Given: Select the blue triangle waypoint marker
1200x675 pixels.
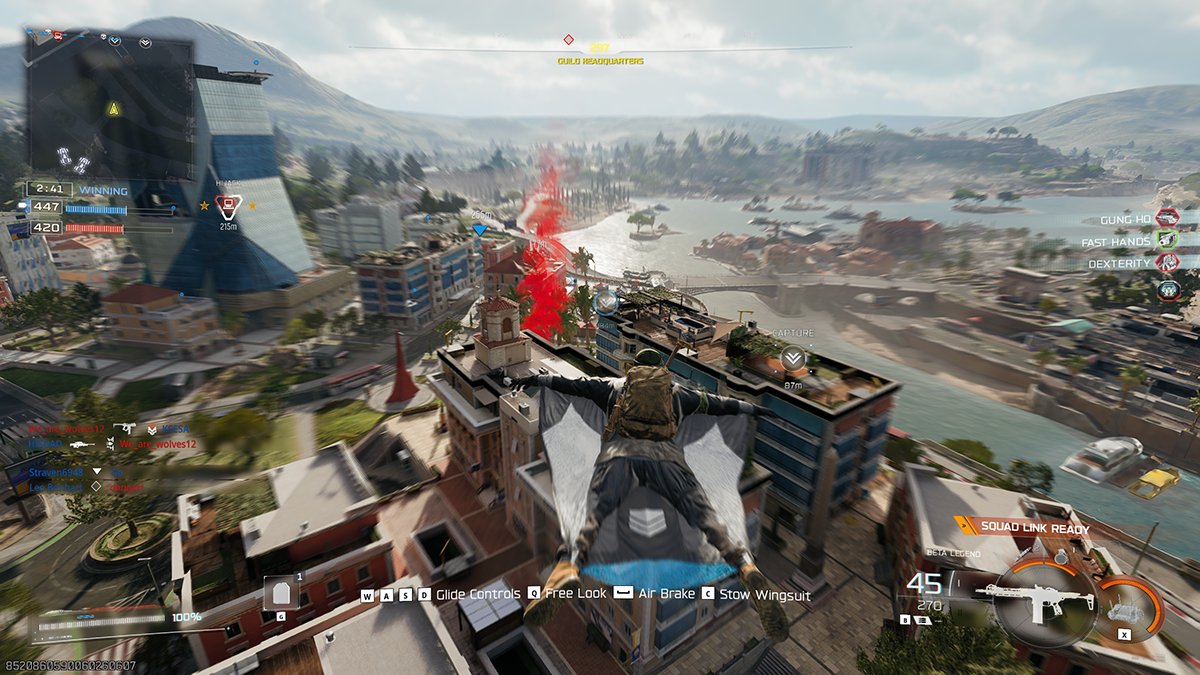Looking at the screenshot, I should click(x=479, y=229).
